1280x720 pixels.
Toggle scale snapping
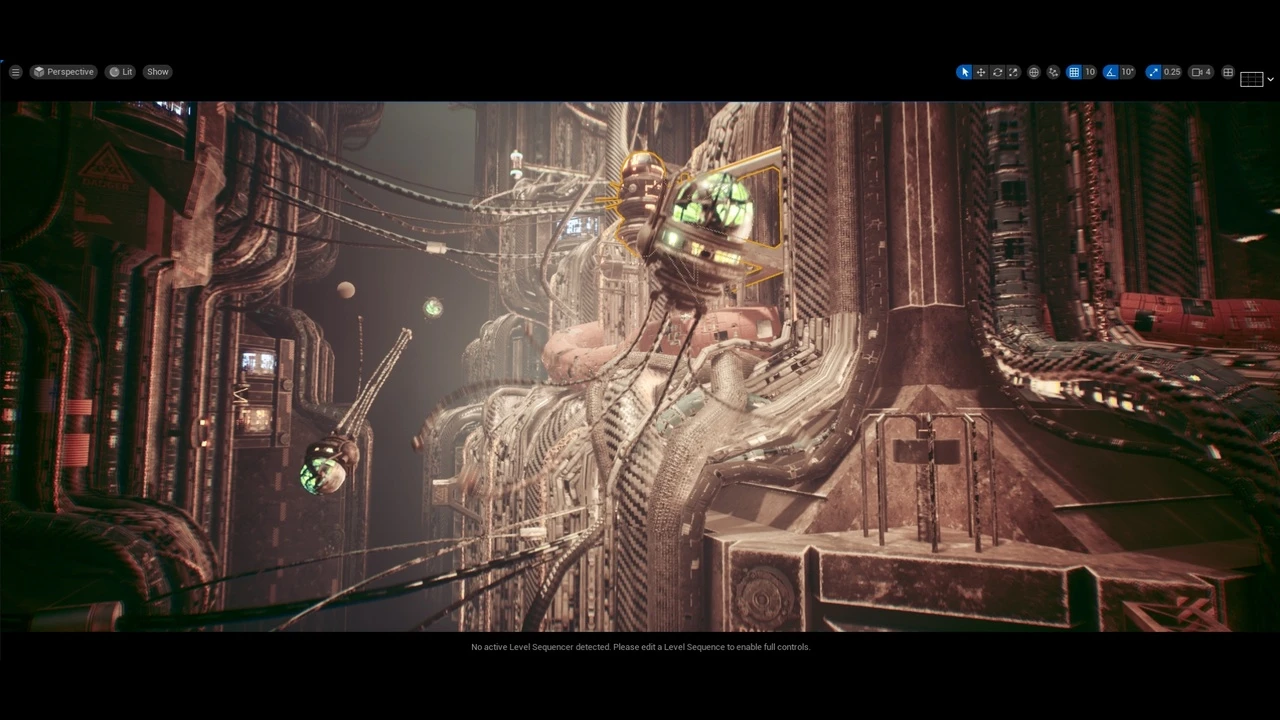(x=1154, y=72)
